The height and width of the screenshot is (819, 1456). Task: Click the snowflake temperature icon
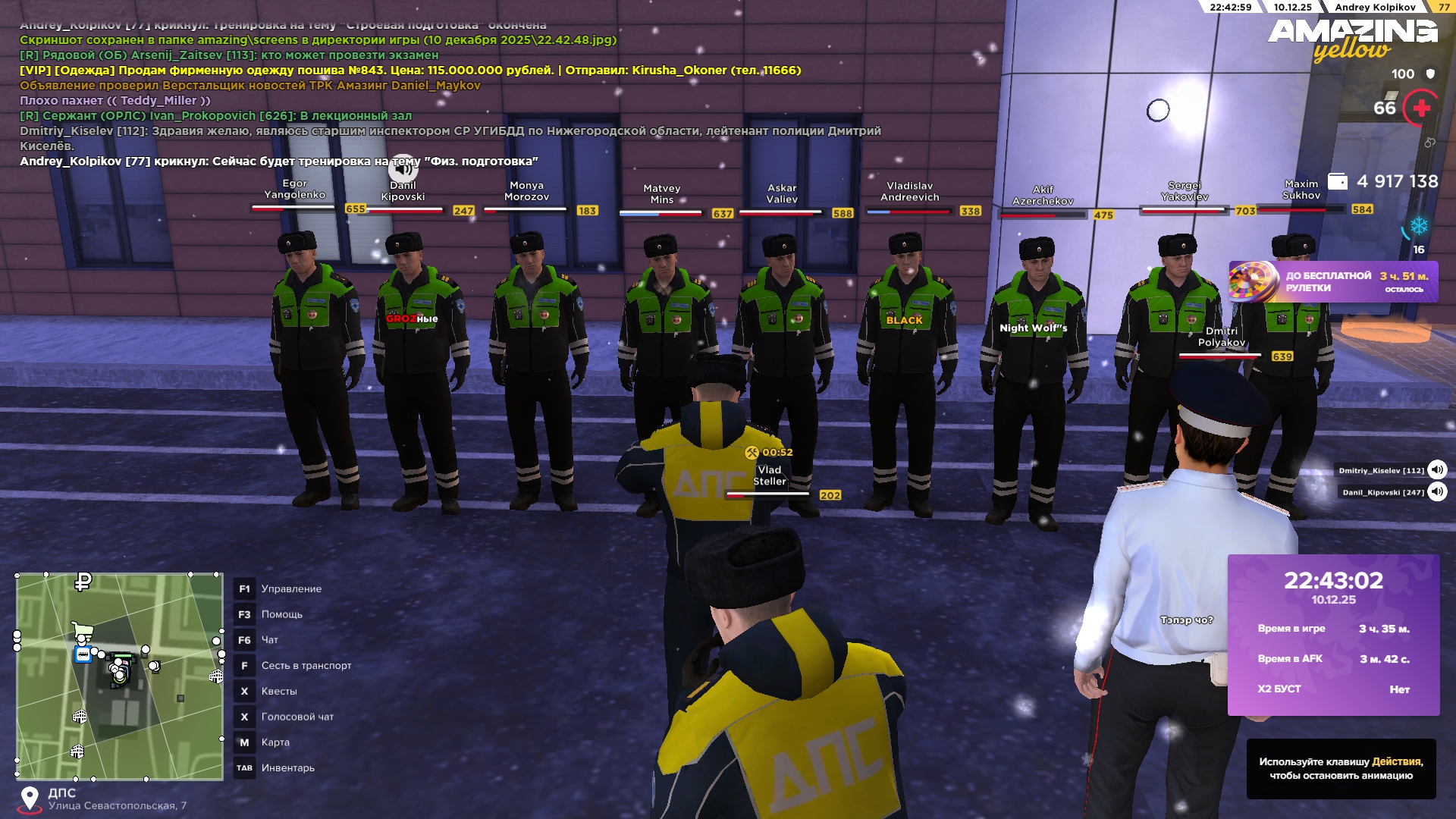1419,226
